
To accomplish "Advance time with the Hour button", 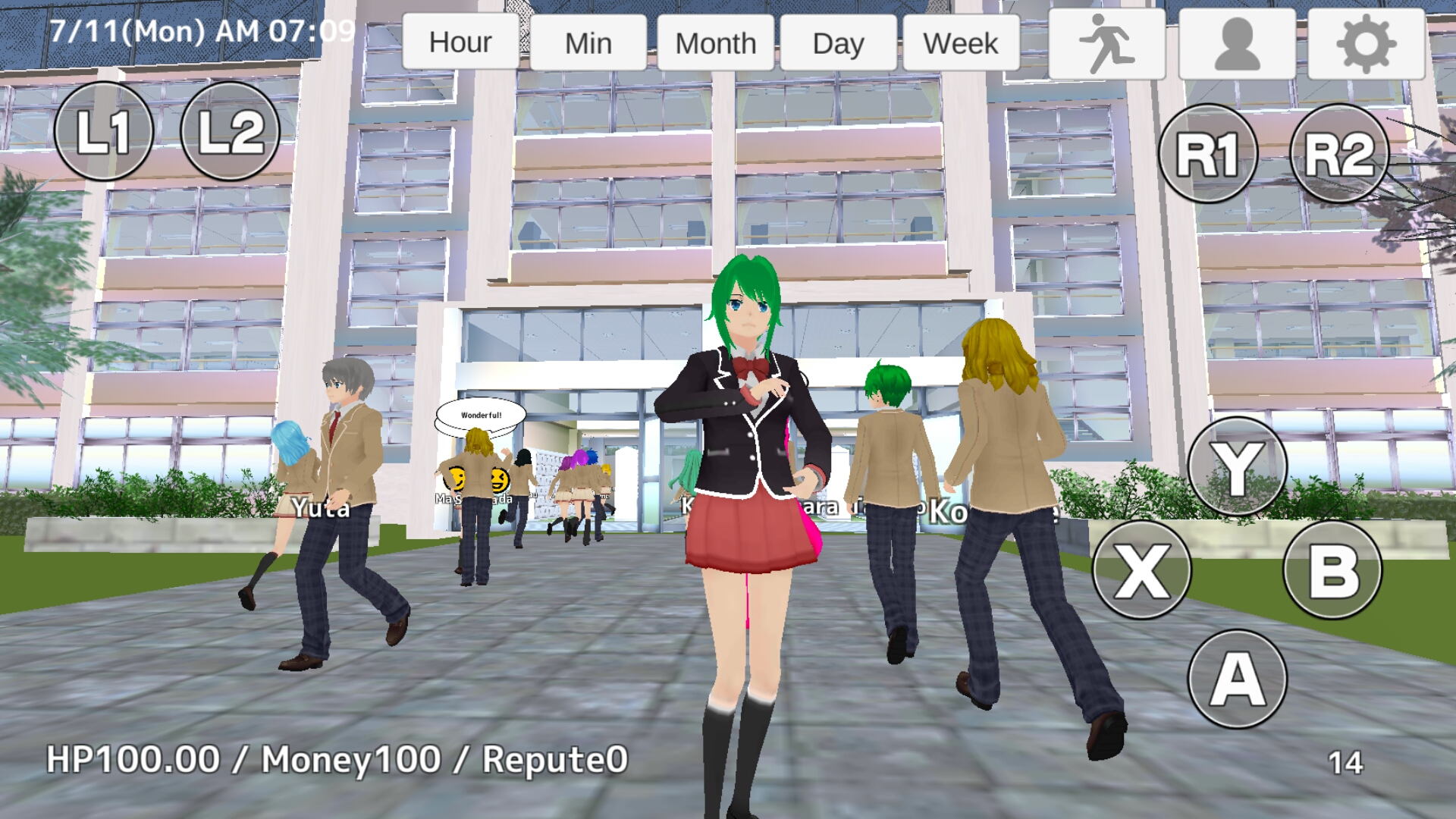I will 460,42.
